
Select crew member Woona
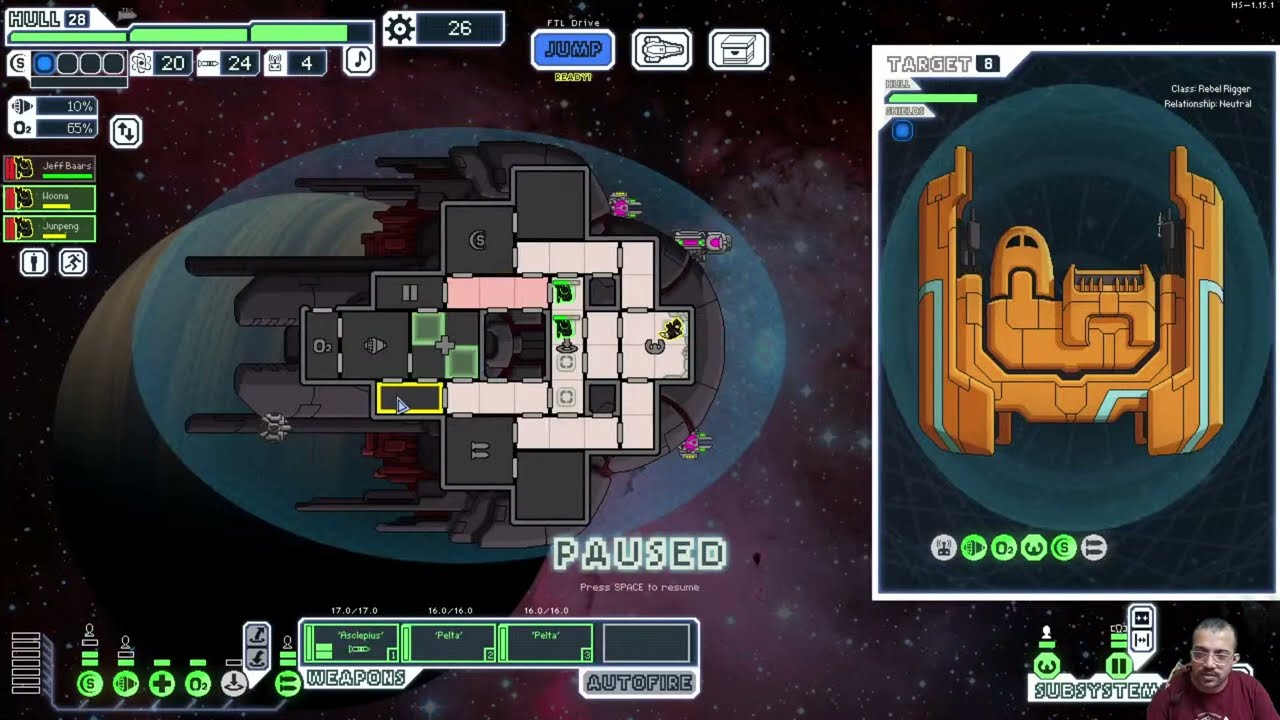pyautogui.click(x=50, y=198)
